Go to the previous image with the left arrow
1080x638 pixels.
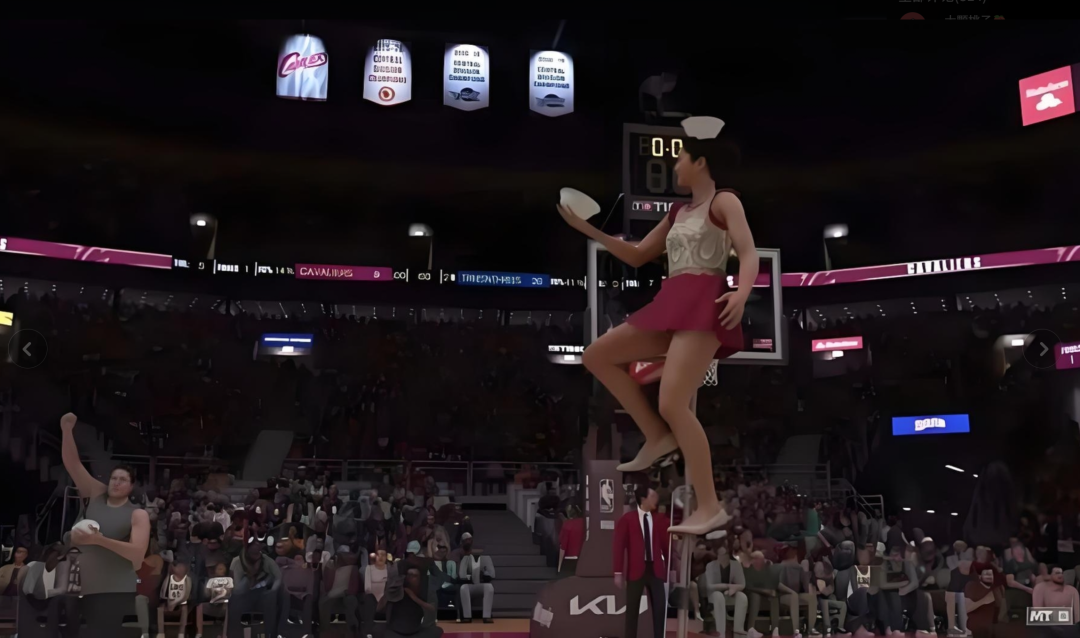point(27,349)
